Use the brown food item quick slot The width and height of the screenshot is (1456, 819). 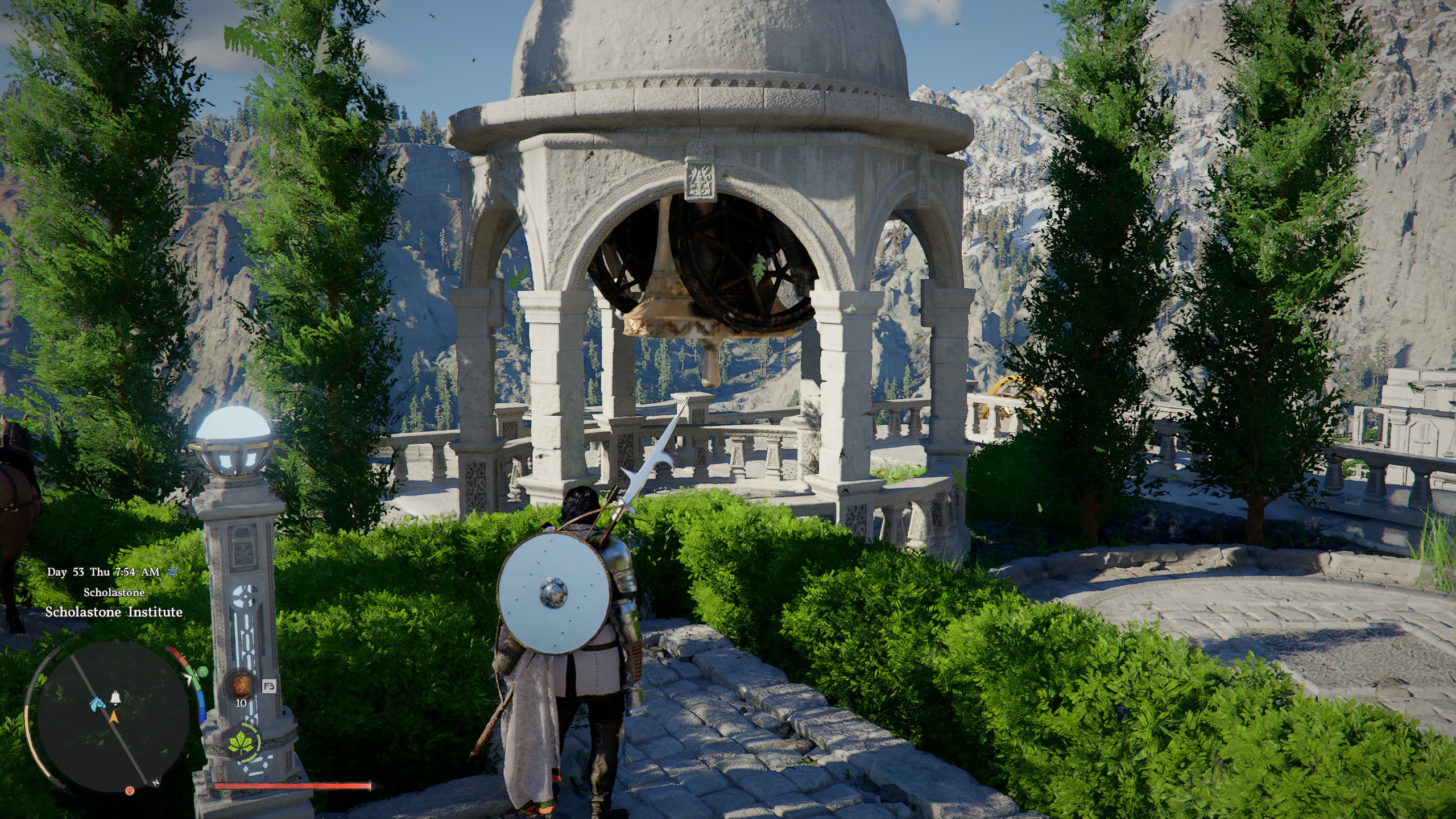tap(241, 685)
